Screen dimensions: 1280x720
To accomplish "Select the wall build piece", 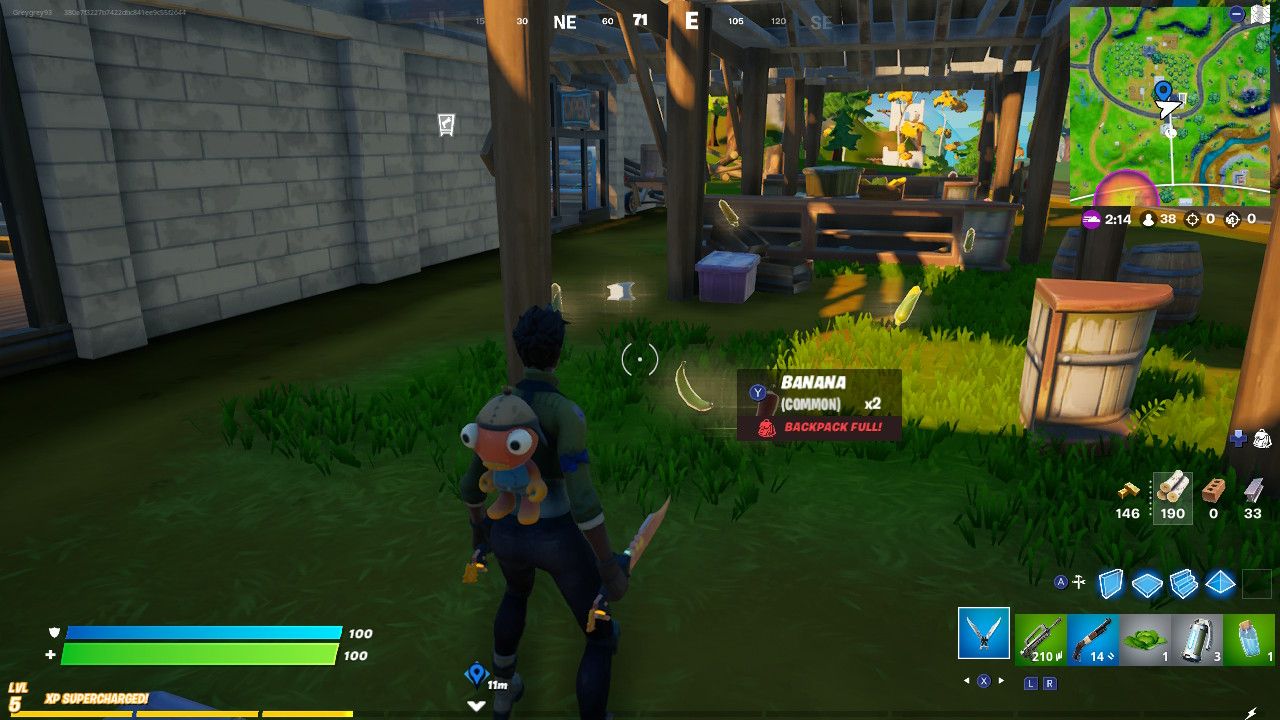I will click(x=1110, y=585).
